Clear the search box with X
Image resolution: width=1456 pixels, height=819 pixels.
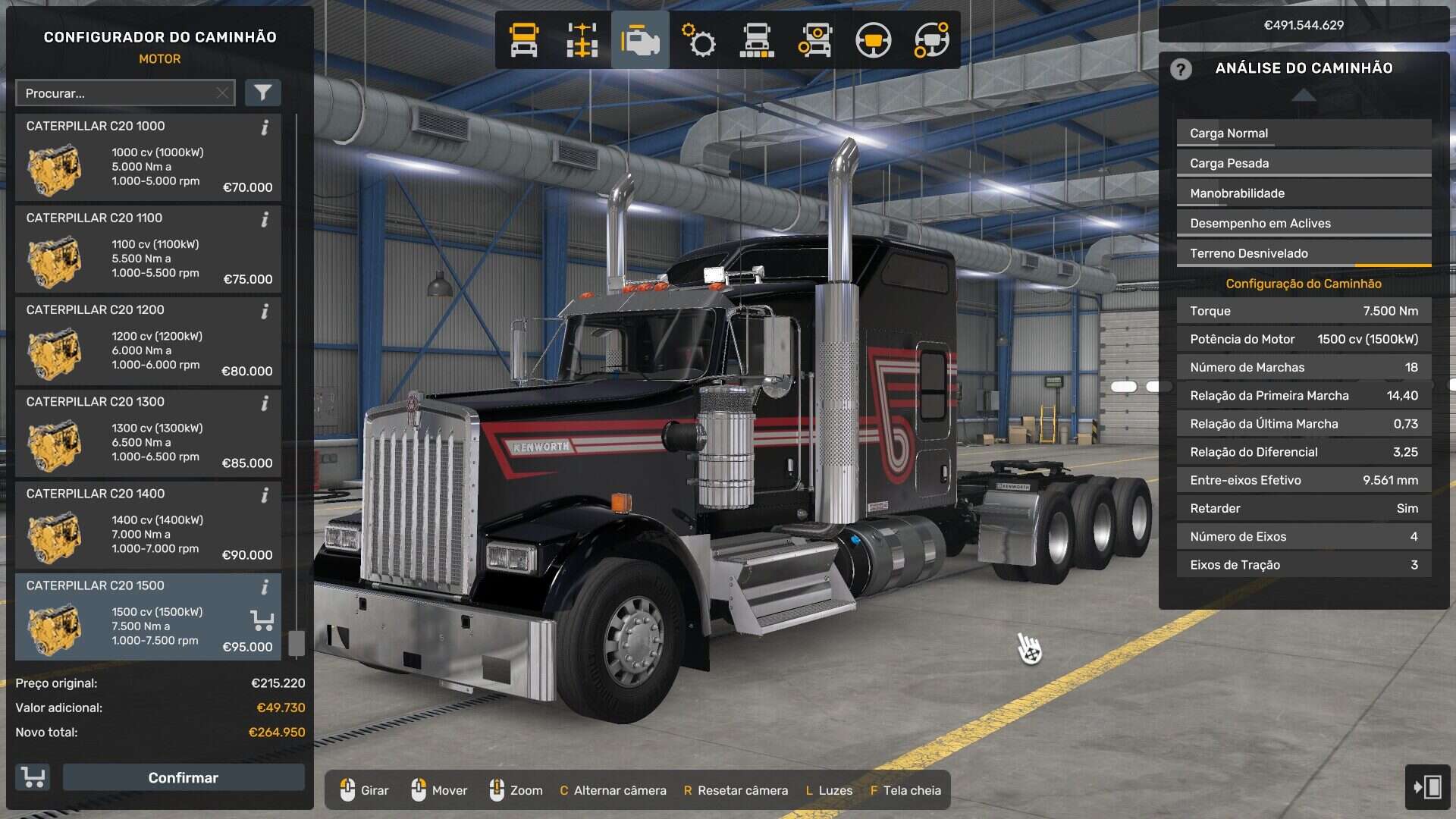[222, 93]
